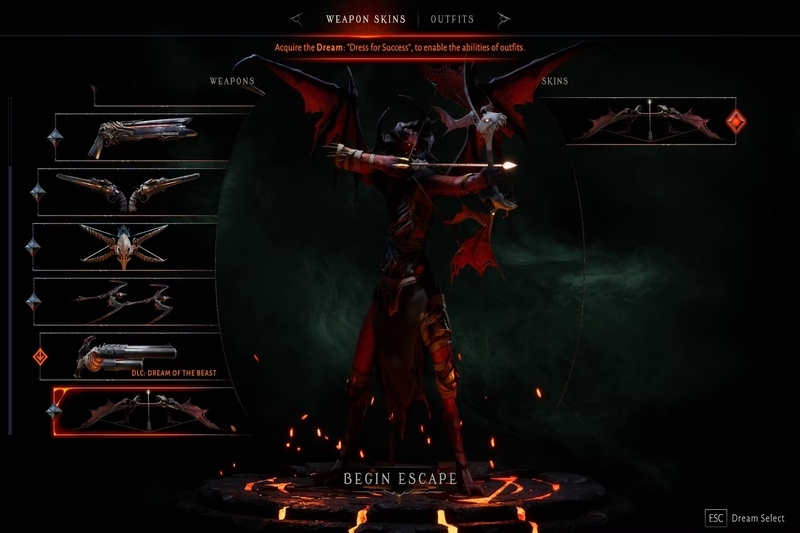This screenshot has width=800, height=533.
Task: Select the bat-wing bow skin
Action: click(x=650, y=122)
